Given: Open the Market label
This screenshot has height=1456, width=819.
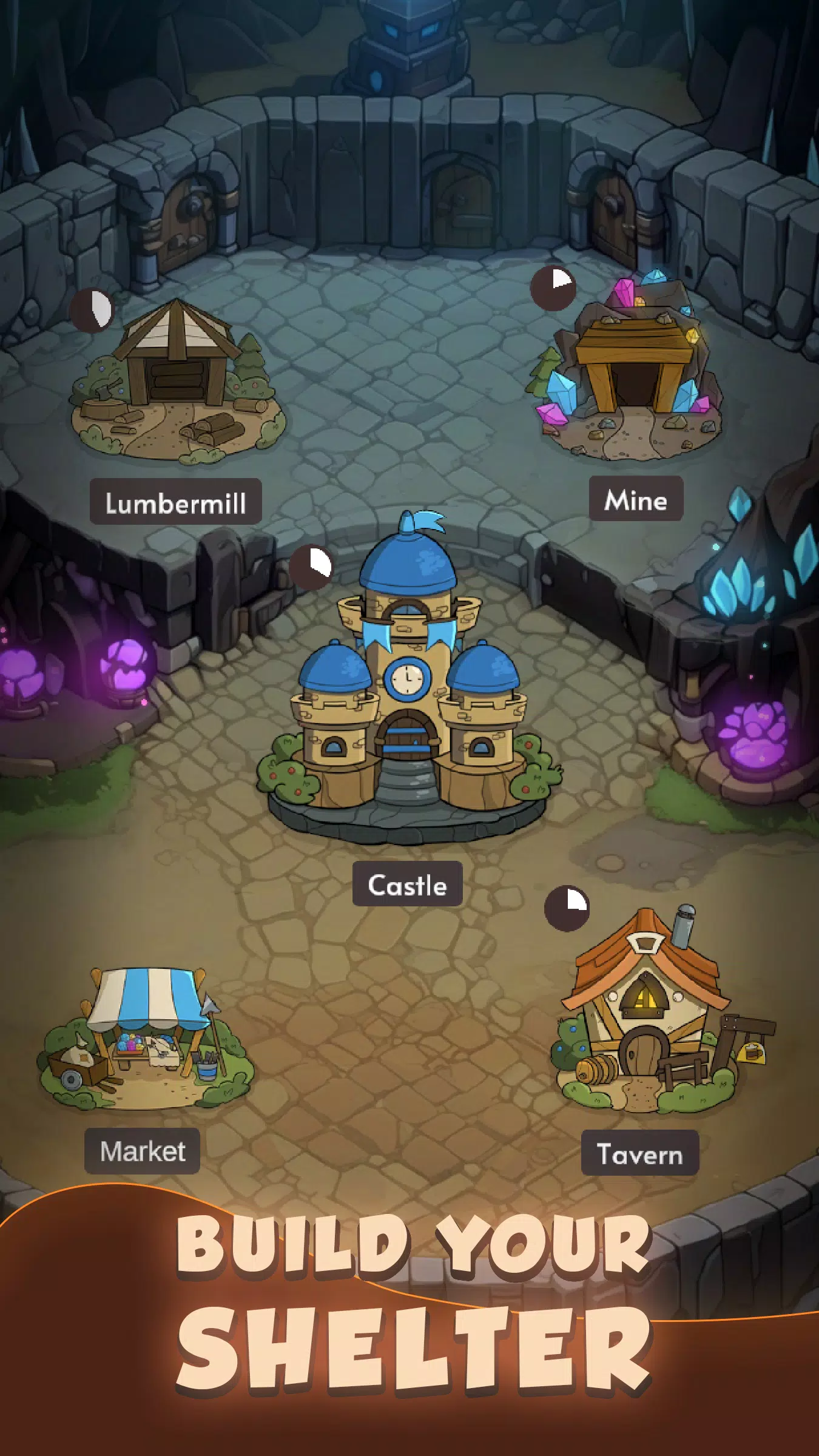Looking at the screenshot, I should pos(143,1151).
